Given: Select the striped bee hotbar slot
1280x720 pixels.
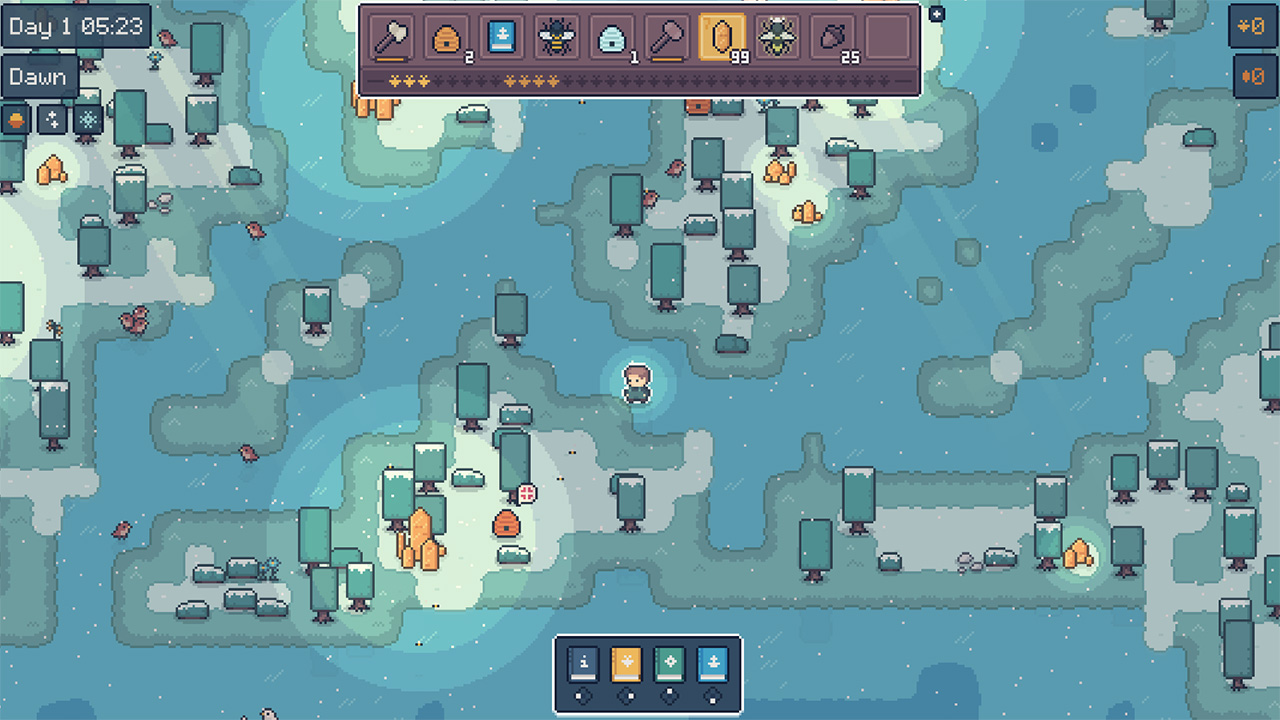Looking at the screenshot, I should [x=553, y=38].
